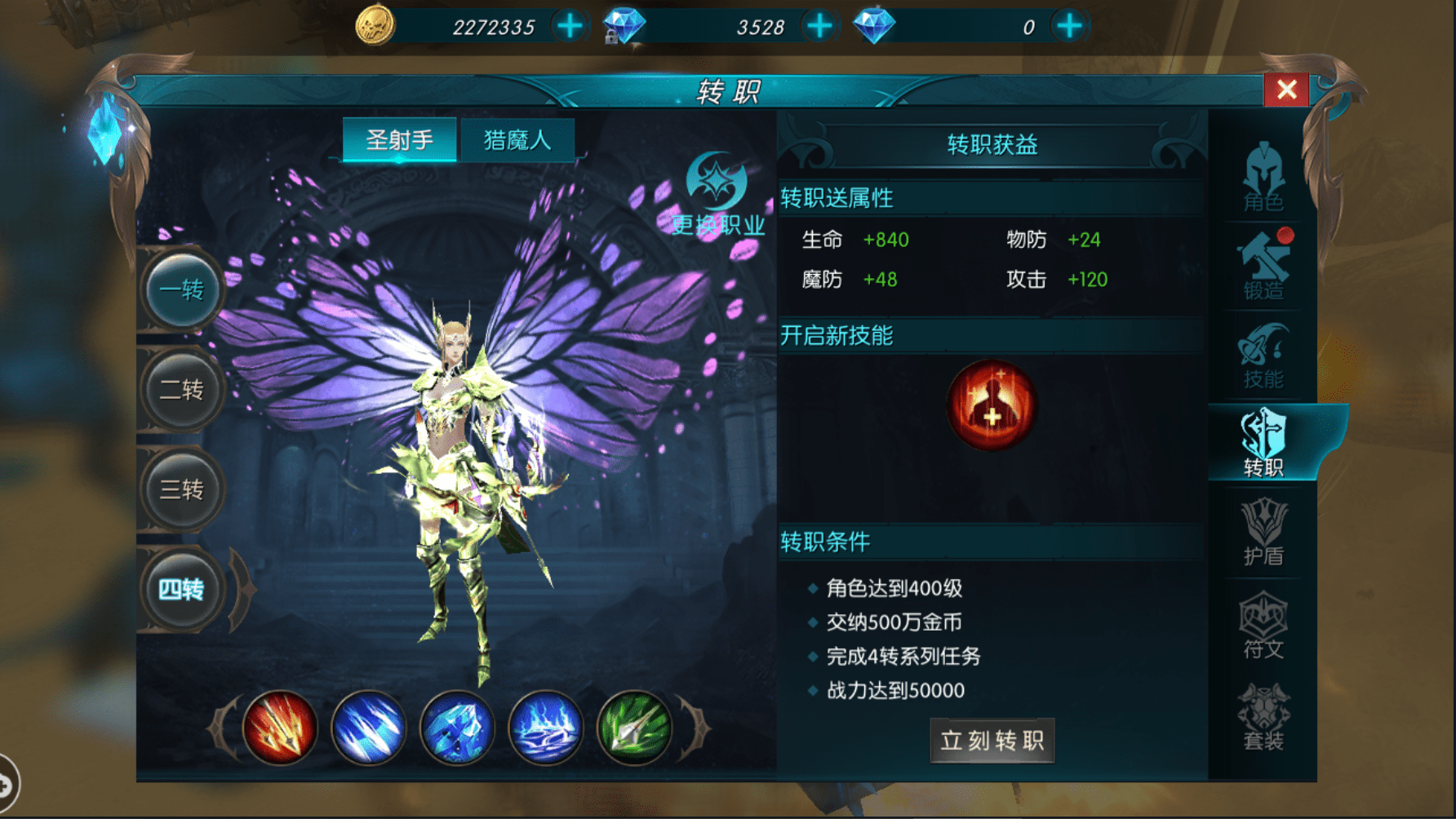Select the 二转 second advancement option

coord(181,389)
